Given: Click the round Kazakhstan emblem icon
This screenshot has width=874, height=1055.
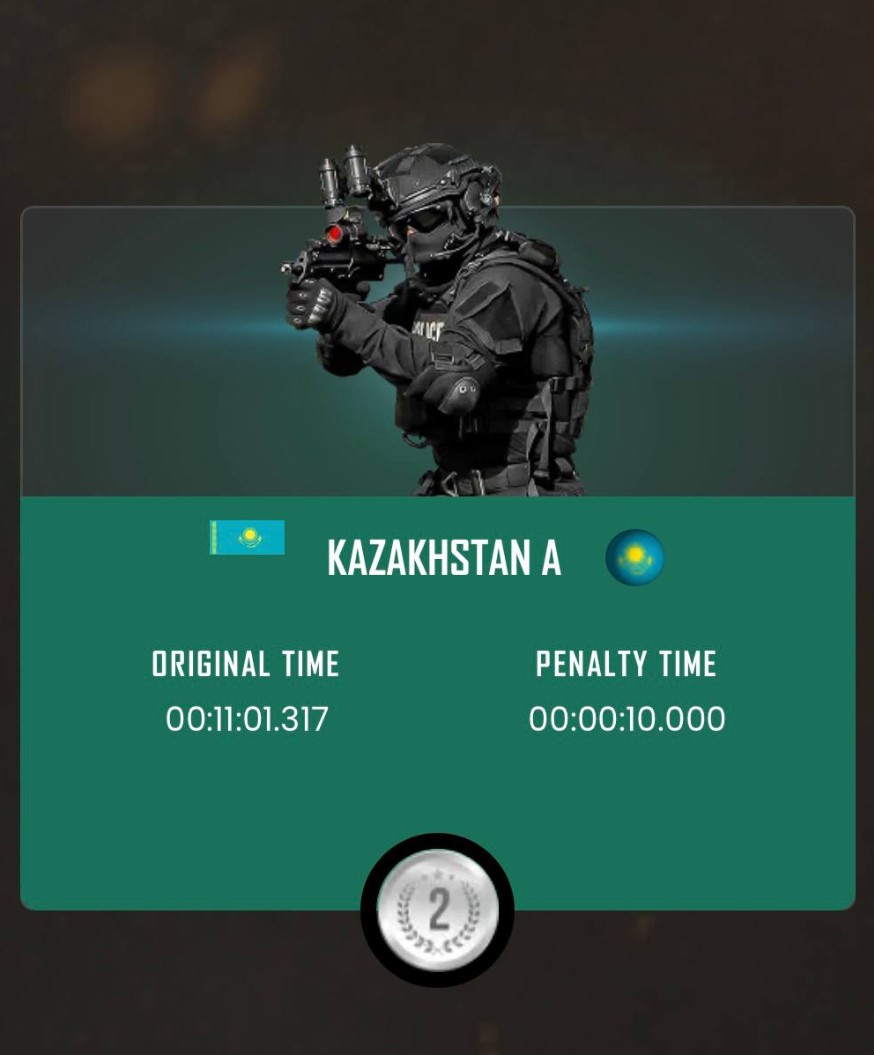Looking at the screenshot, I should pos(634,558).
